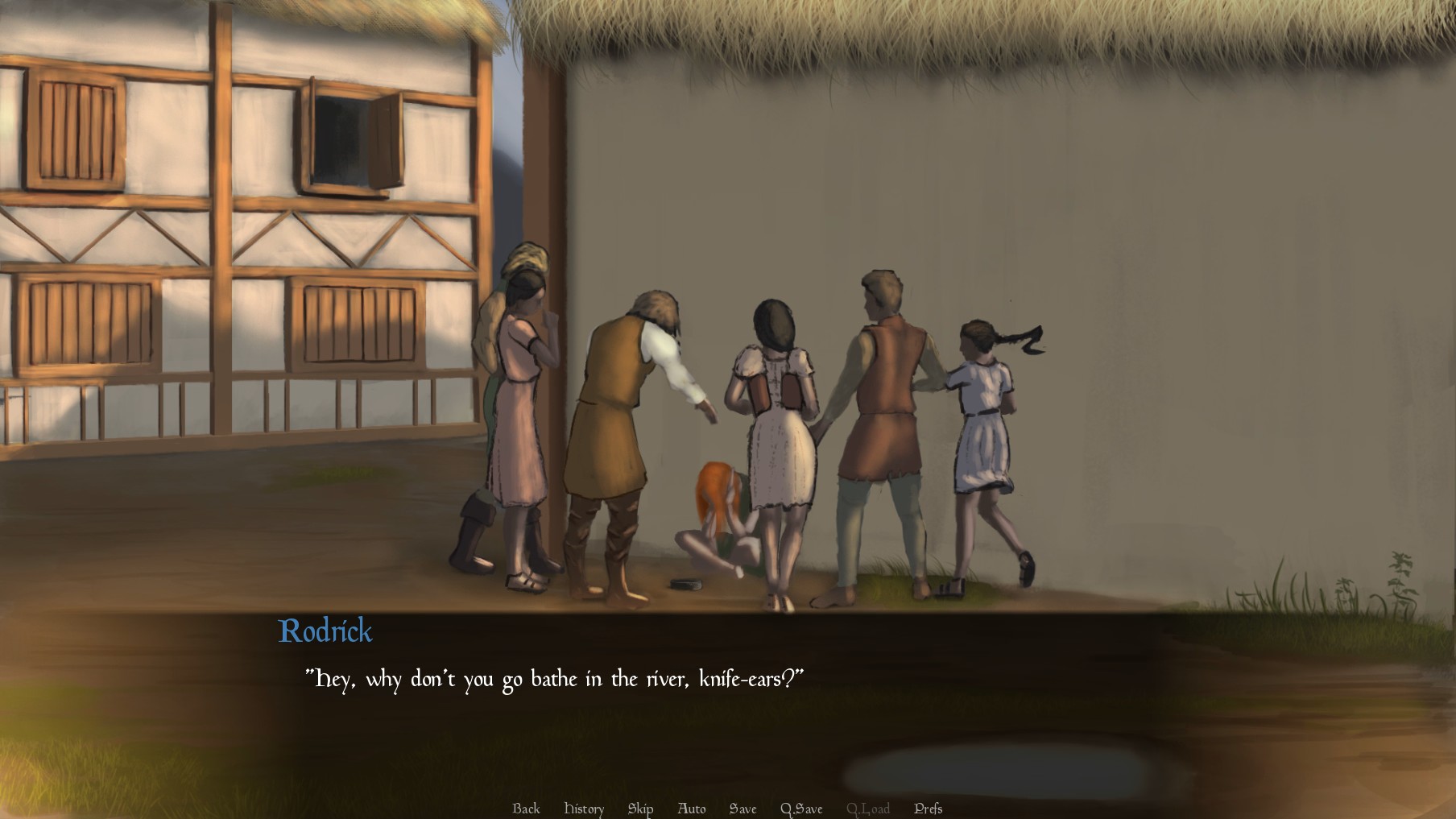Open Prefs settings menu

pos(928,809)
